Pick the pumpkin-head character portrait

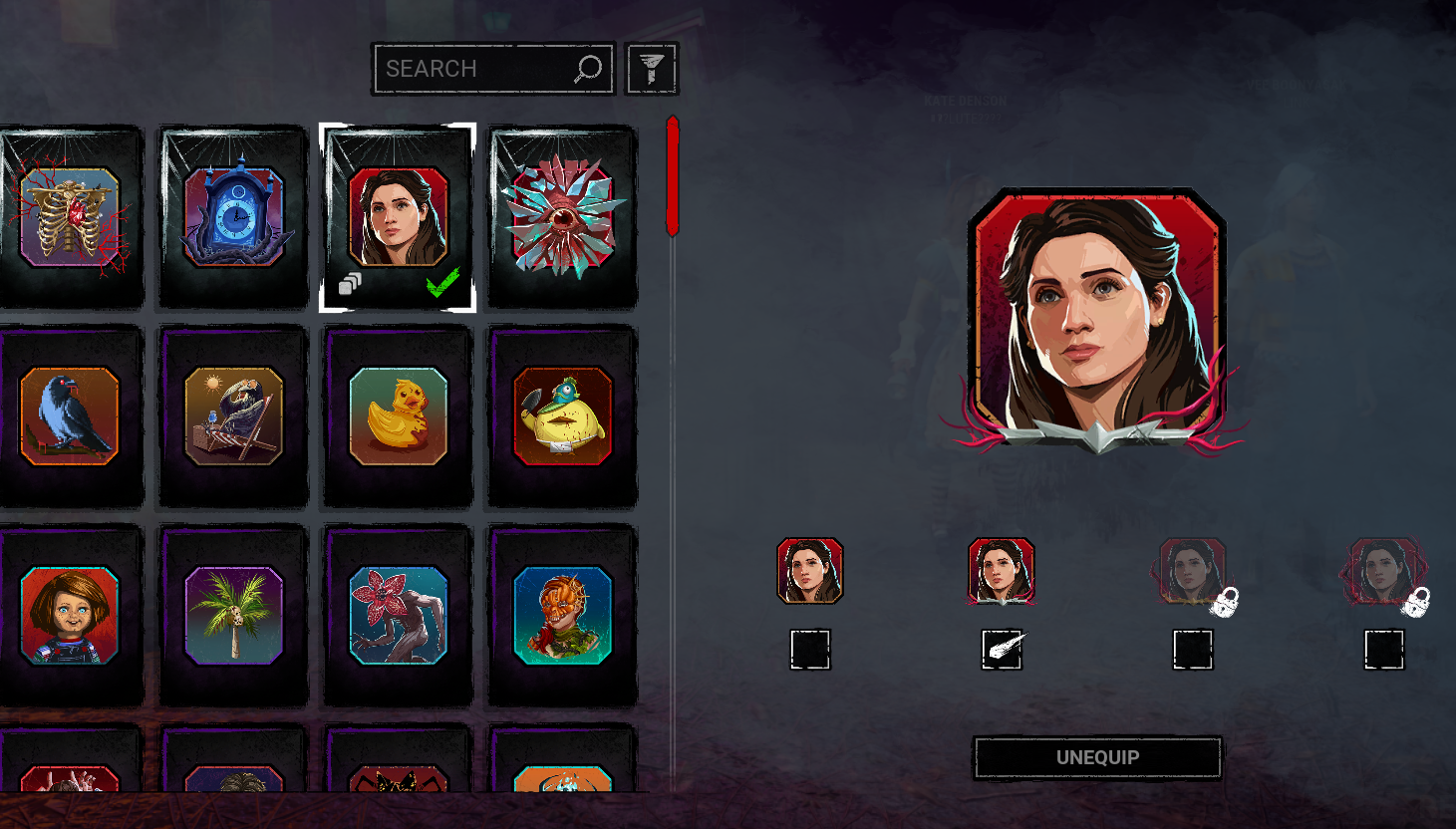(562, 615)
